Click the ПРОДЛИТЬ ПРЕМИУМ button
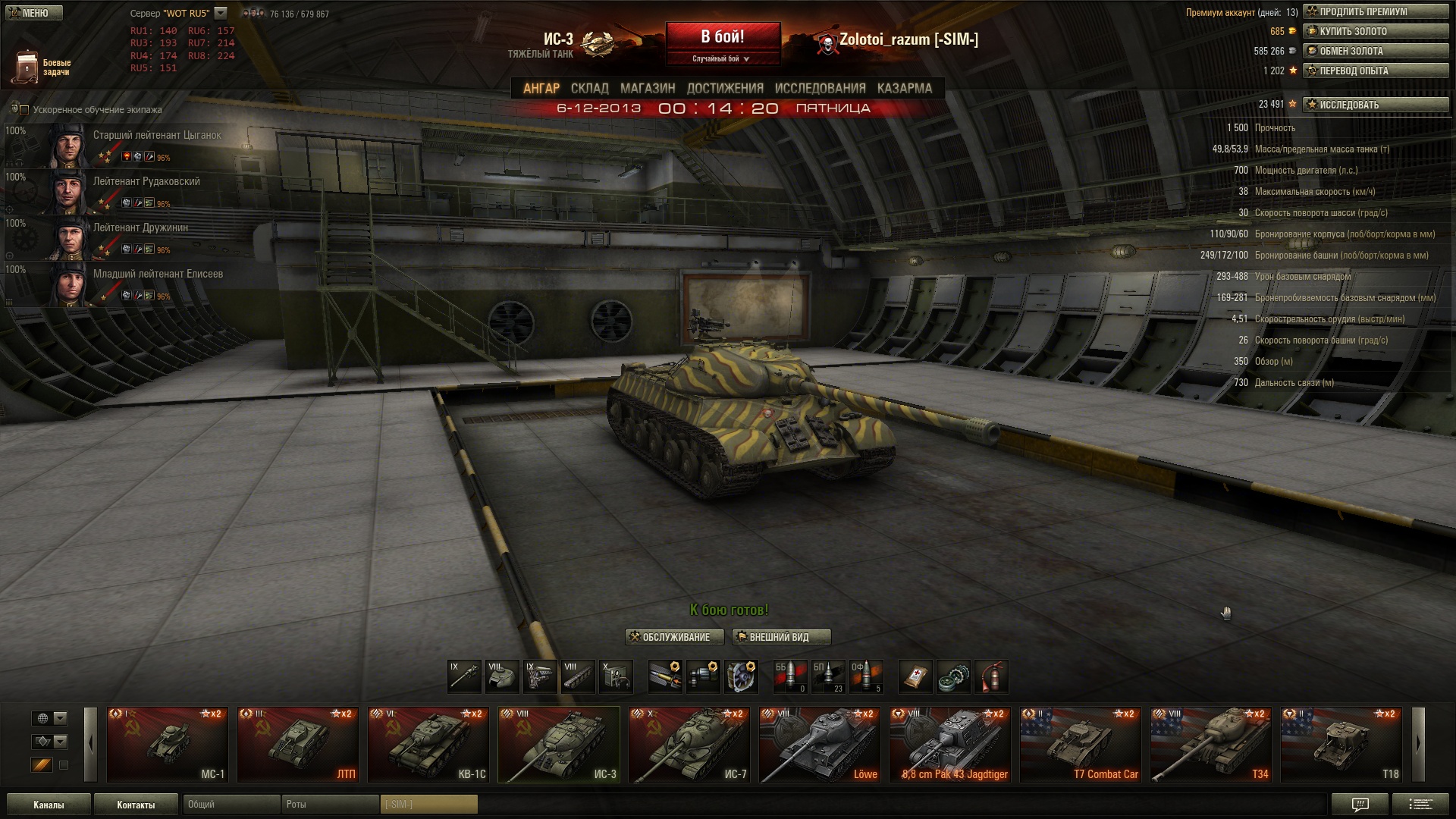This screenshot has height=819, width=1456. tap(1376, 12)
